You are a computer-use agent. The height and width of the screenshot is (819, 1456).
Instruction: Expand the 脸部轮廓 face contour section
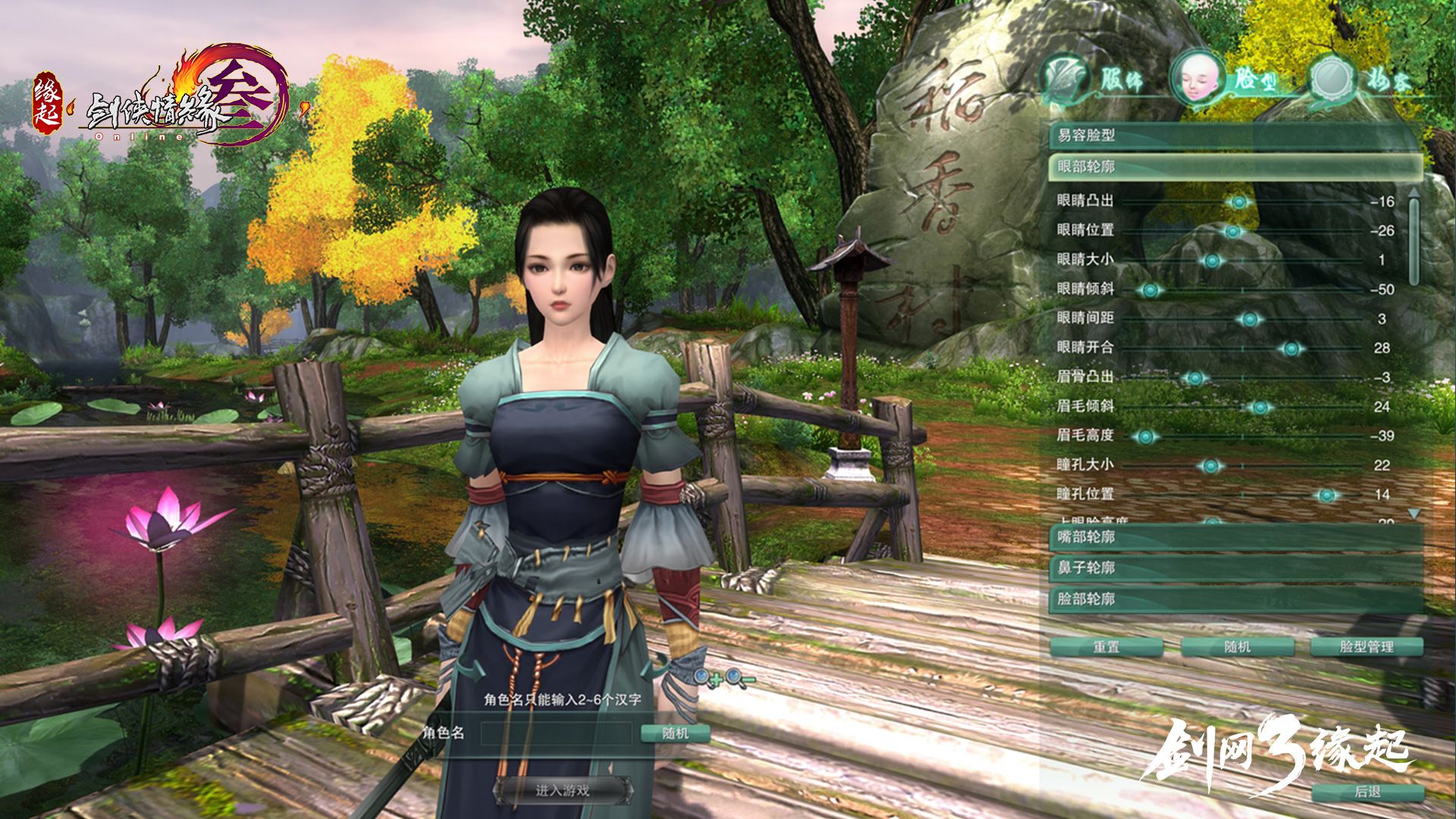point(1235,599)
